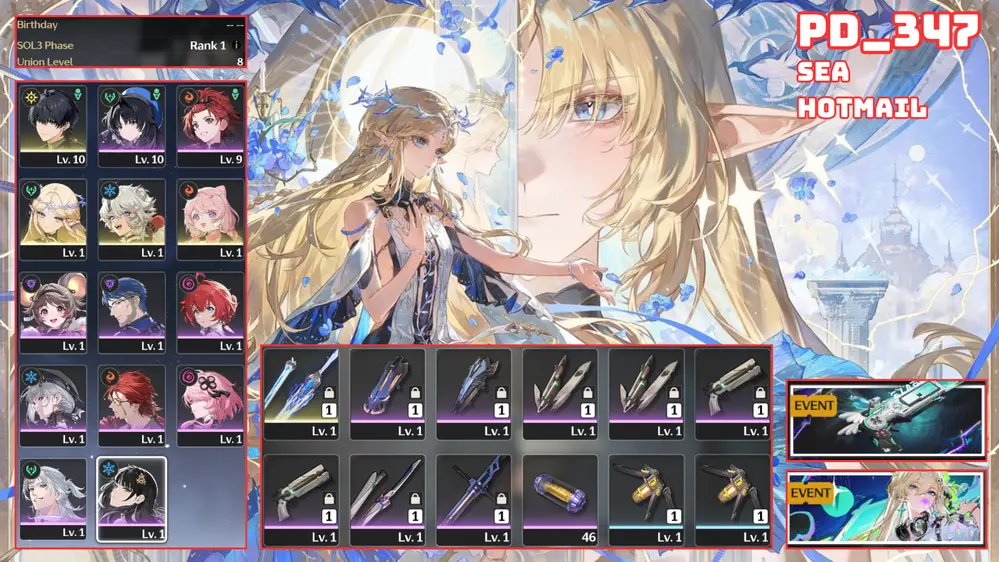Open the event banner showing a white-green weapon

tap(886, 419)
